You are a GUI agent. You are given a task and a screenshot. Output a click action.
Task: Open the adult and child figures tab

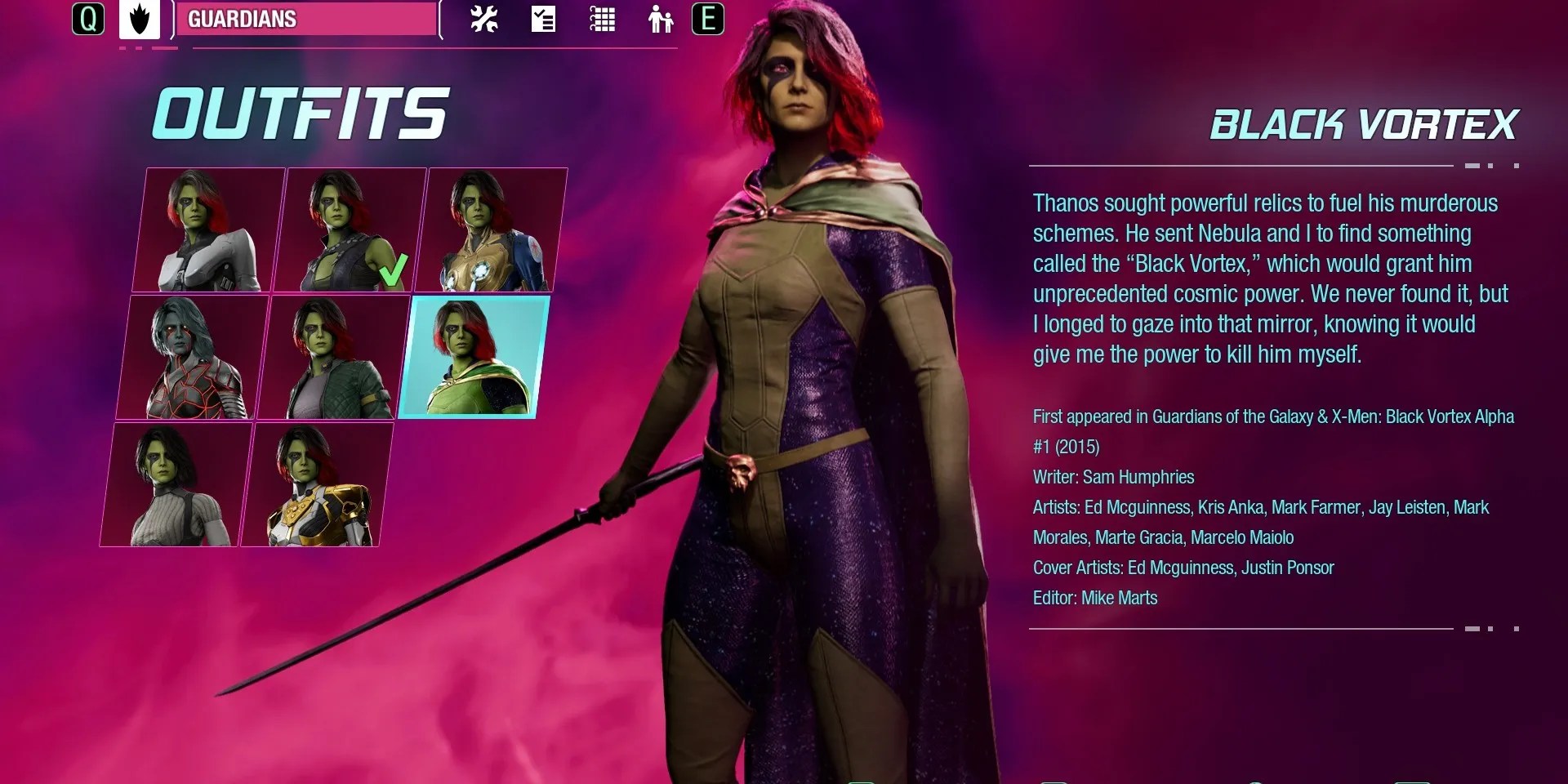[x=660, y=20]
